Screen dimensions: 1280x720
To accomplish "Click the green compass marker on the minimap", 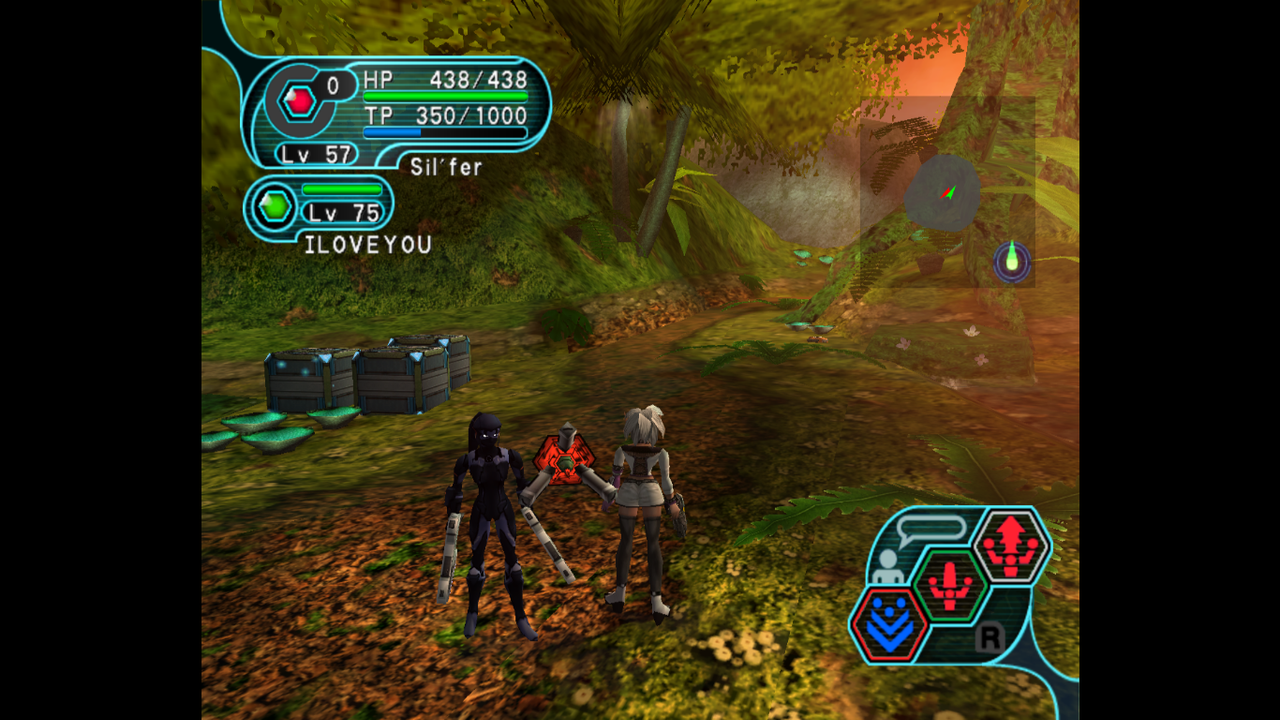I will [1012, 260].
